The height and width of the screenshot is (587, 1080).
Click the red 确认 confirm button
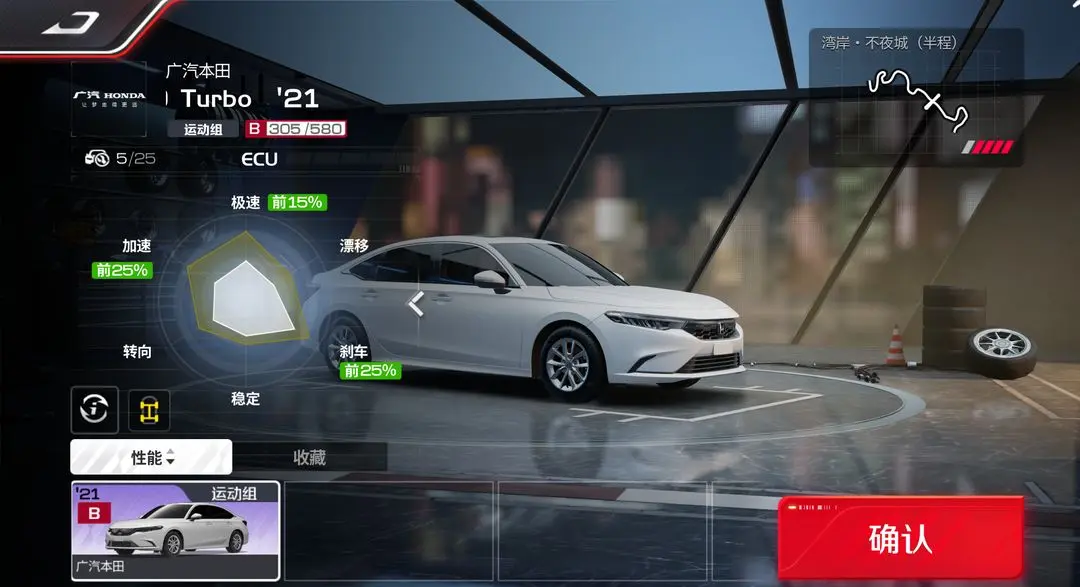coord(900,539)
